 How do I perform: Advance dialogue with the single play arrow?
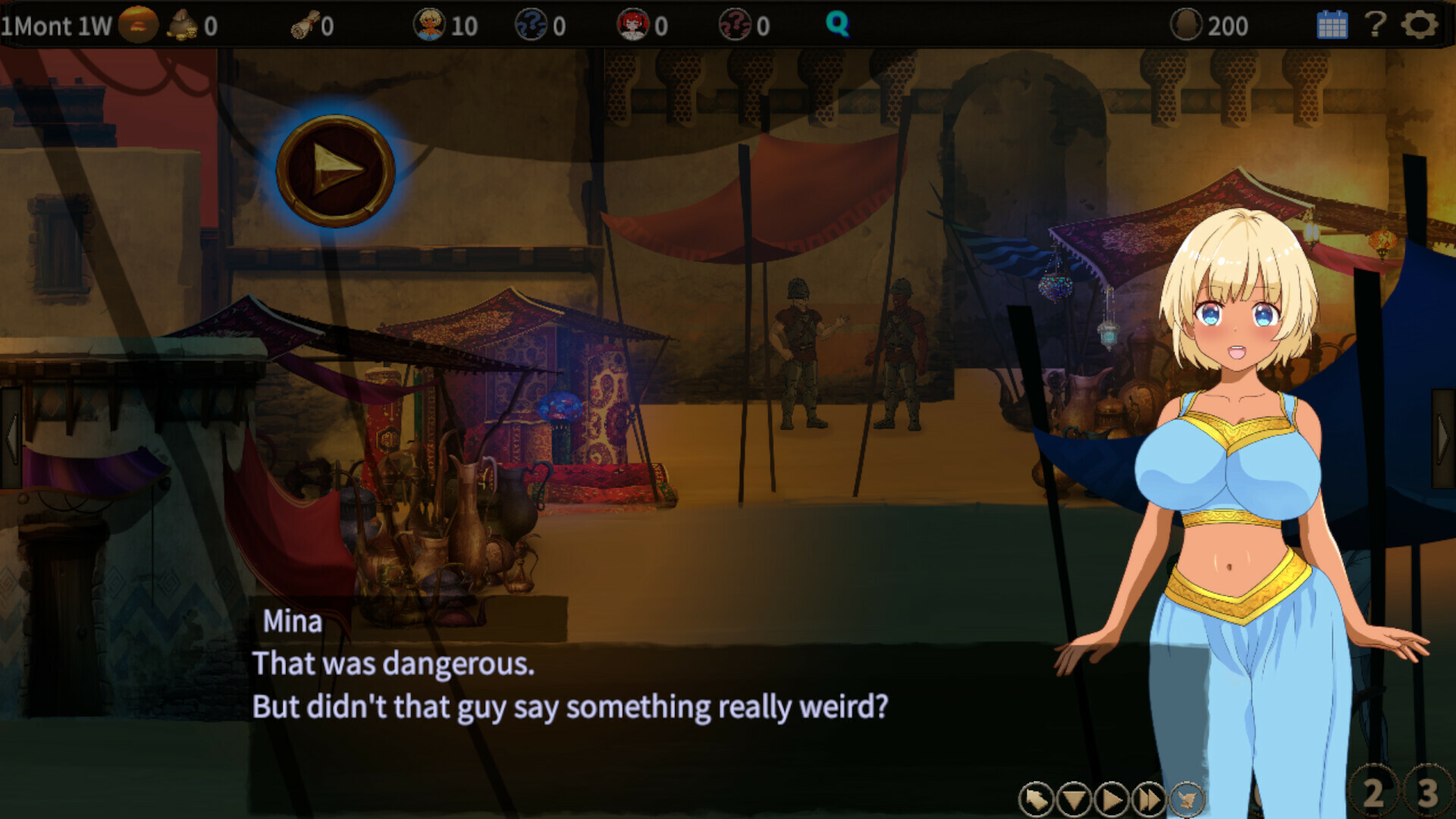[1112, 799]
